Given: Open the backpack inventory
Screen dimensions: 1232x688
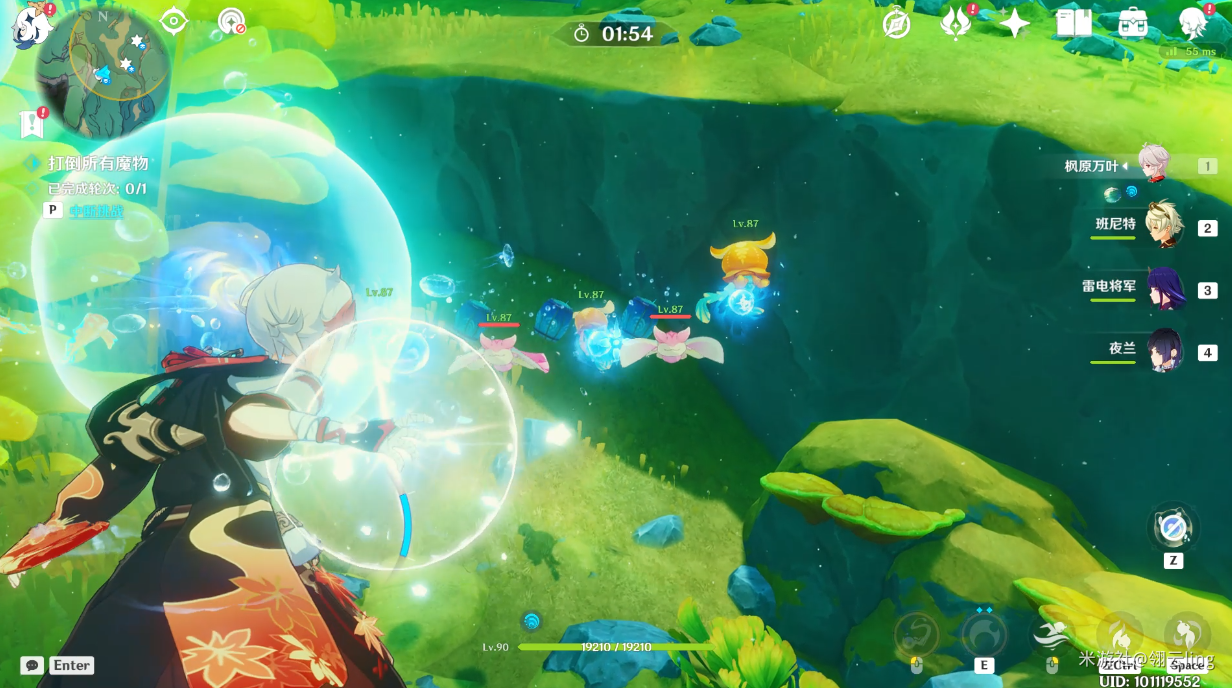Looking at the screenshot, I should [x=1133, y=23].
